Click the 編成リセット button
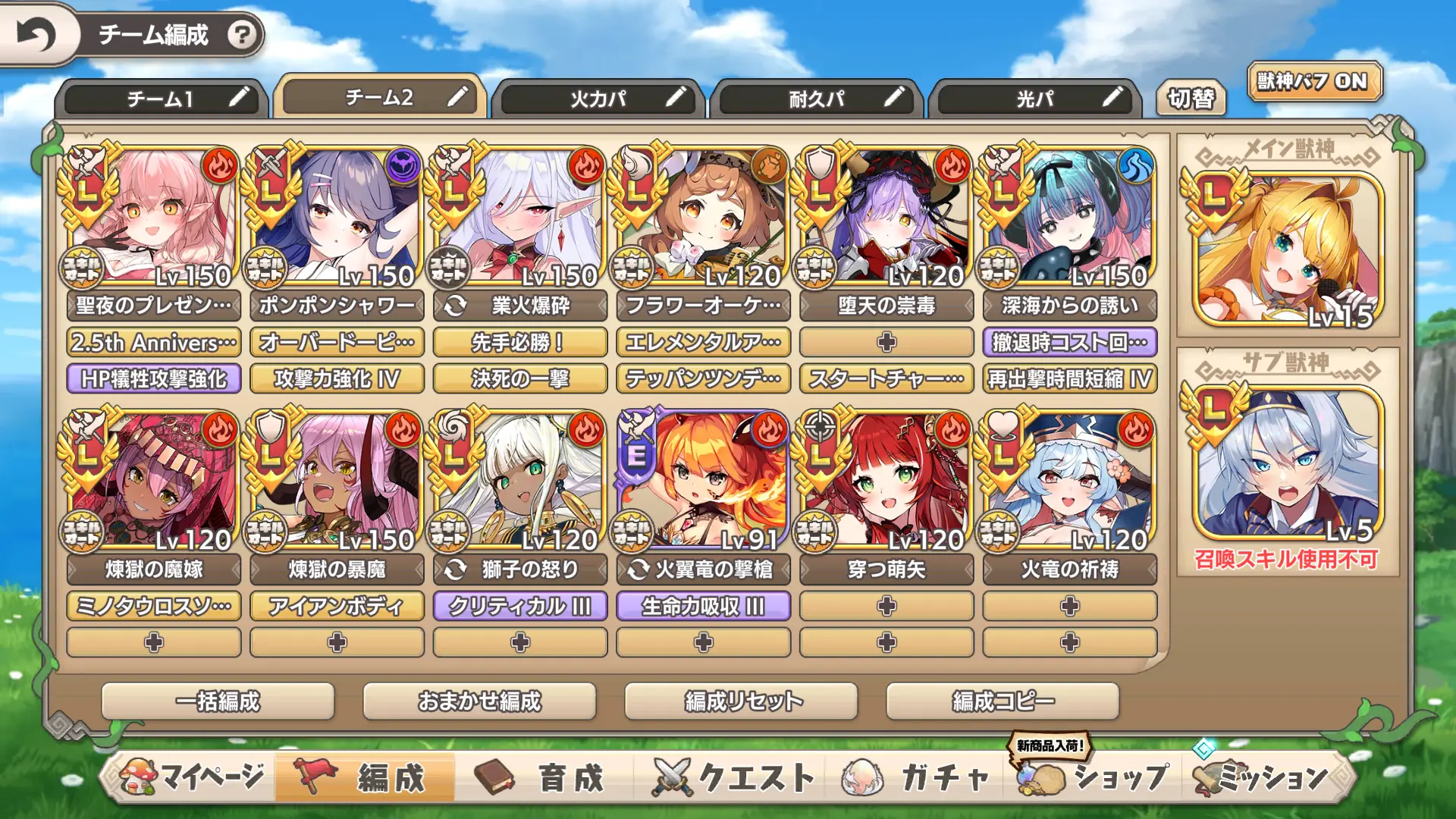 [x=741, y=701]
